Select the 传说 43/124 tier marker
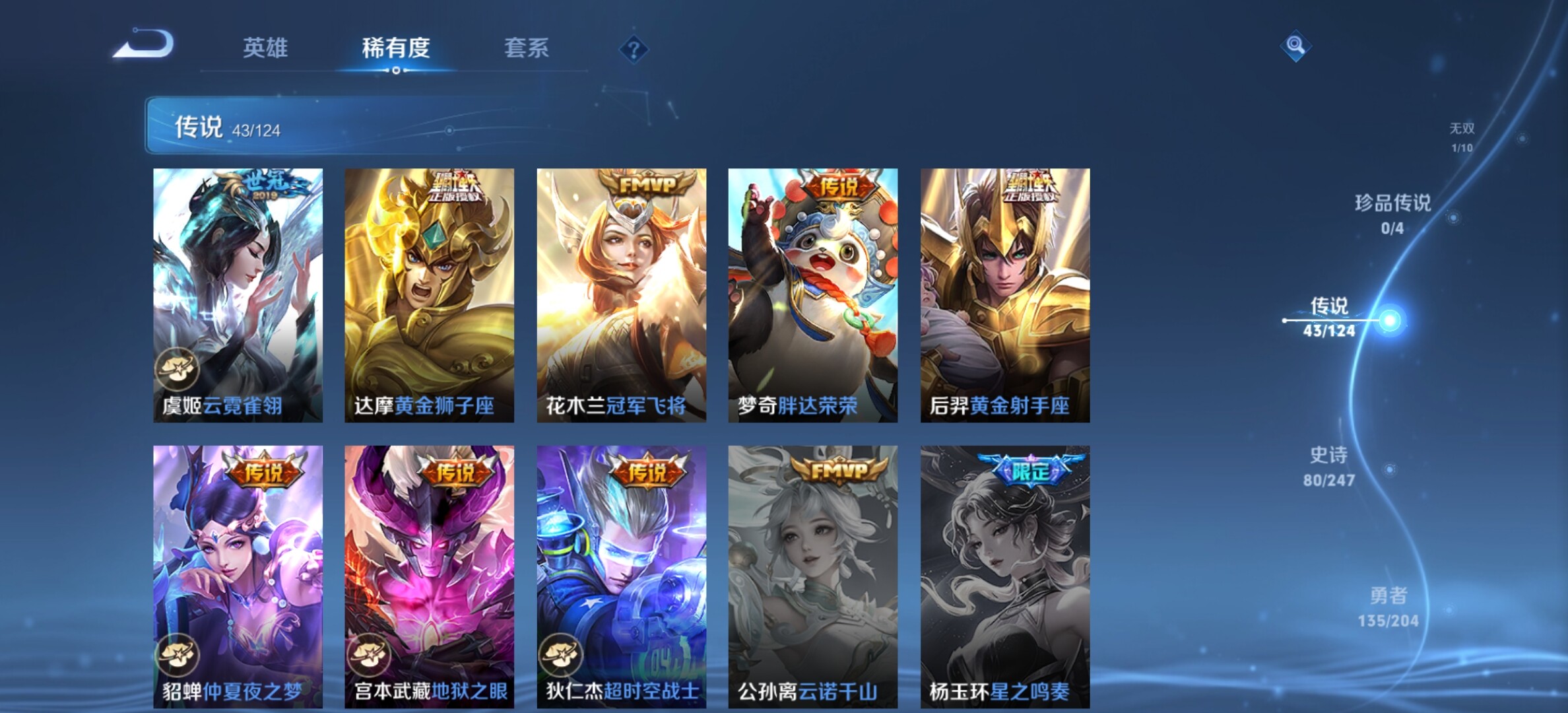This screenshot has width=1568, height=713. click(x=1329, y=317)
